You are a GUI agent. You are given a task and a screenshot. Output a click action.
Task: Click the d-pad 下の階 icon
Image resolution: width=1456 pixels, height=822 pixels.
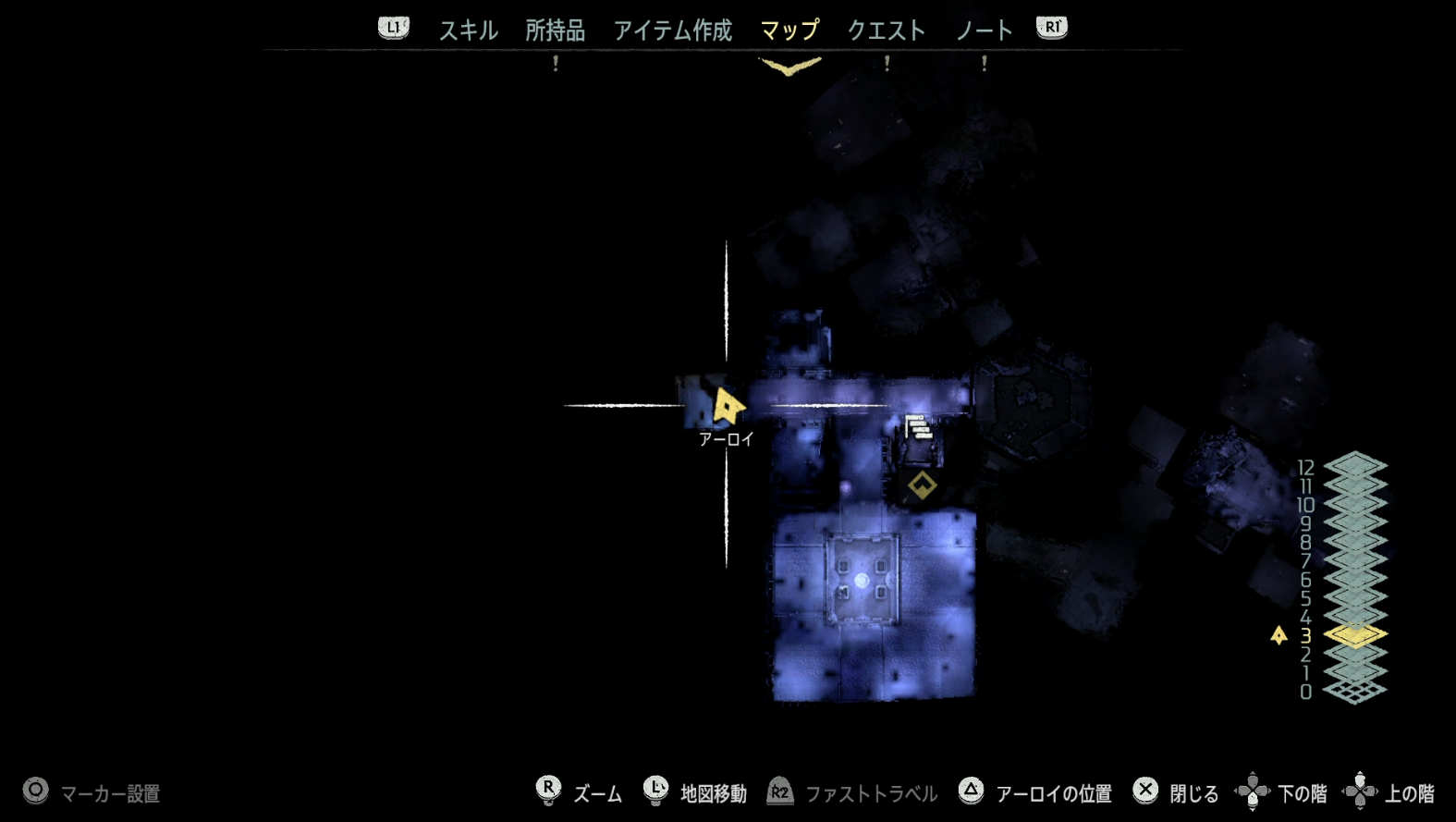1254,791
